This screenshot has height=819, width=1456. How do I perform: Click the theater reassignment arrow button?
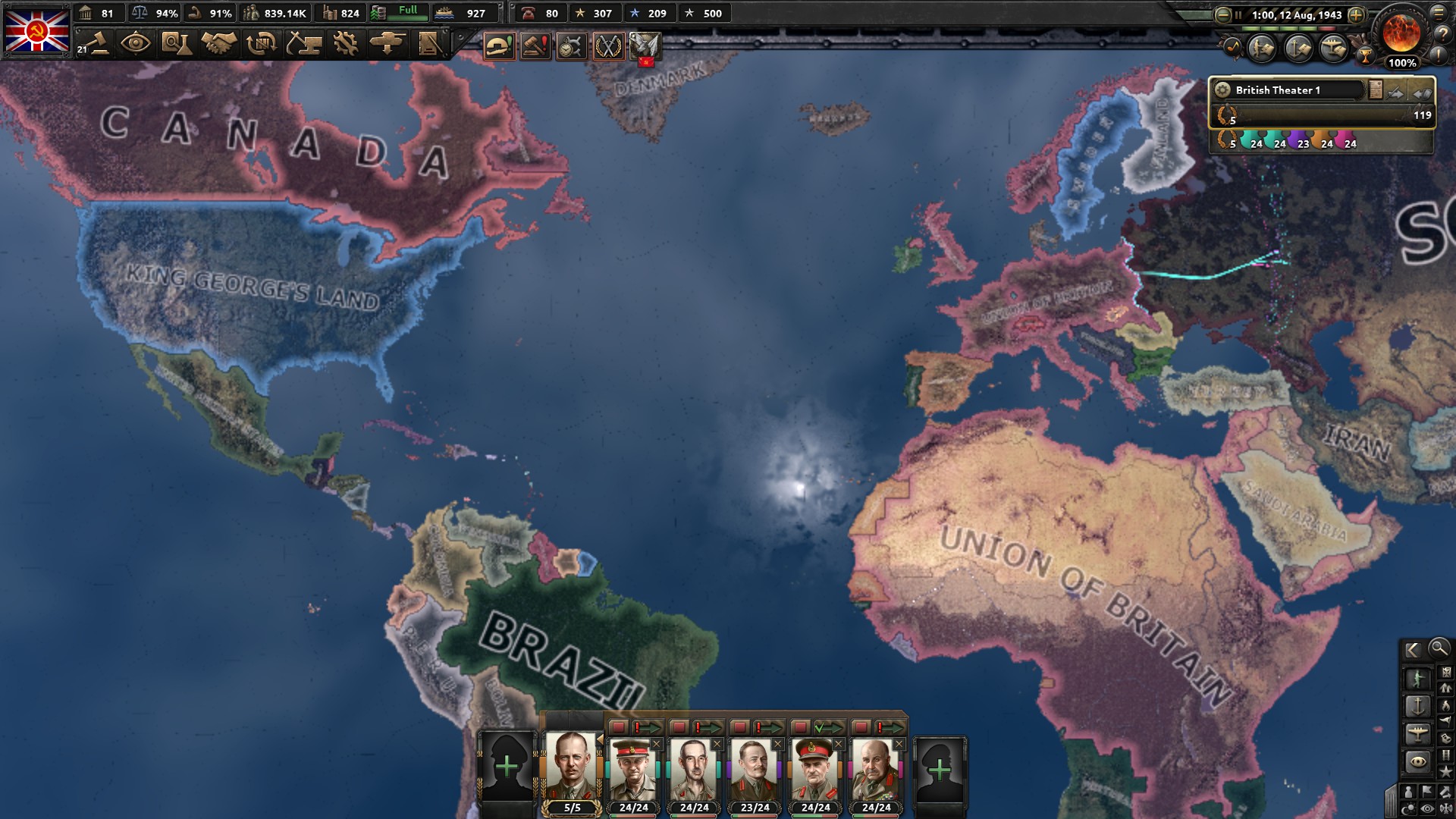[x=1396, y=93]
